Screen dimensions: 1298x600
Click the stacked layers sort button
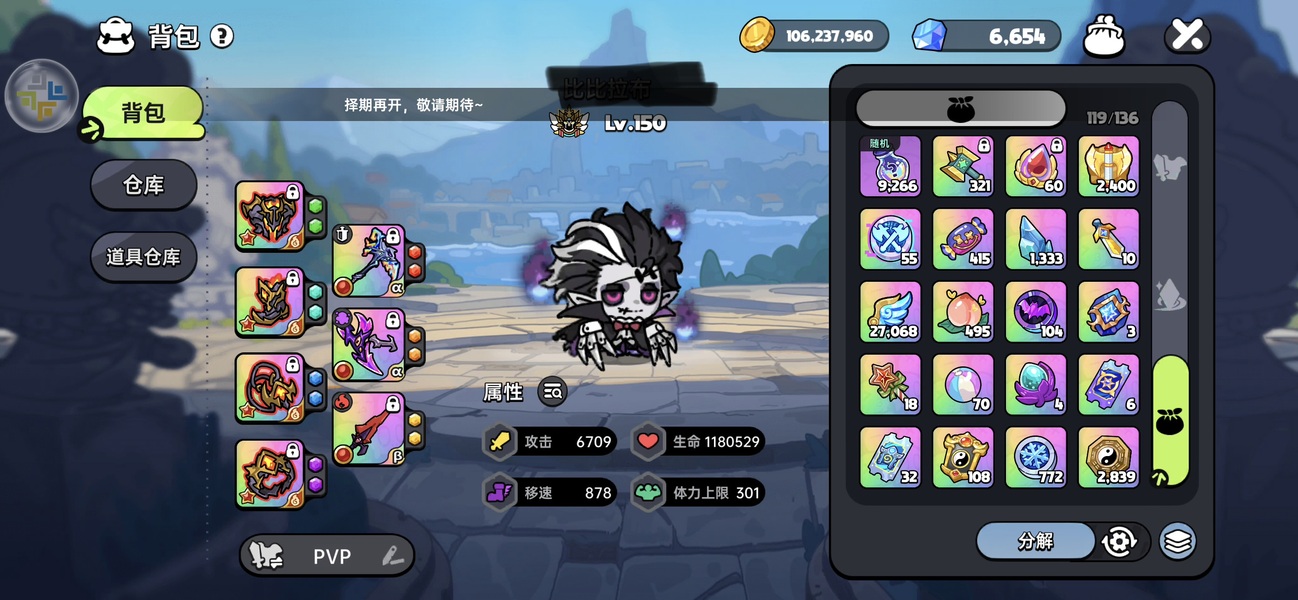(x=1178, y=541)
